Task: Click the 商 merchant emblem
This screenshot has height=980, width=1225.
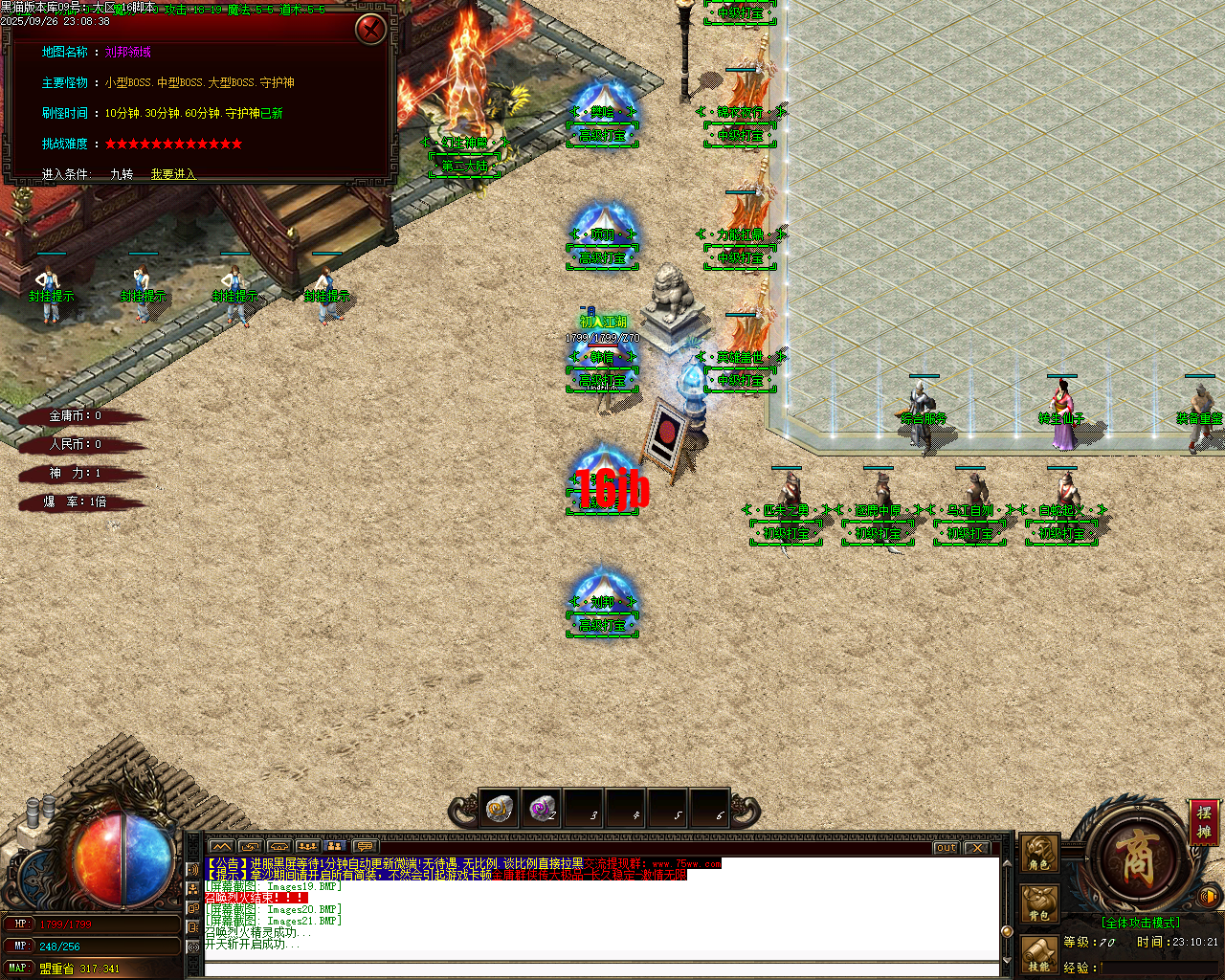Action: tap(1137, 859)
